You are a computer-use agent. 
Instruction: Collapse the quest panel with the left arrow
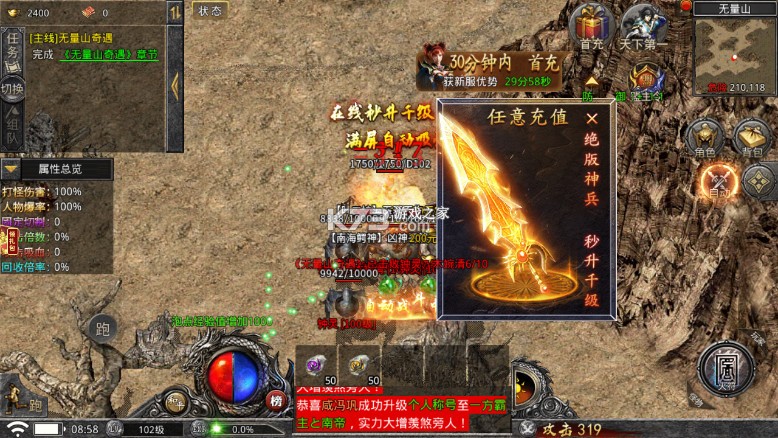(175, 84)
